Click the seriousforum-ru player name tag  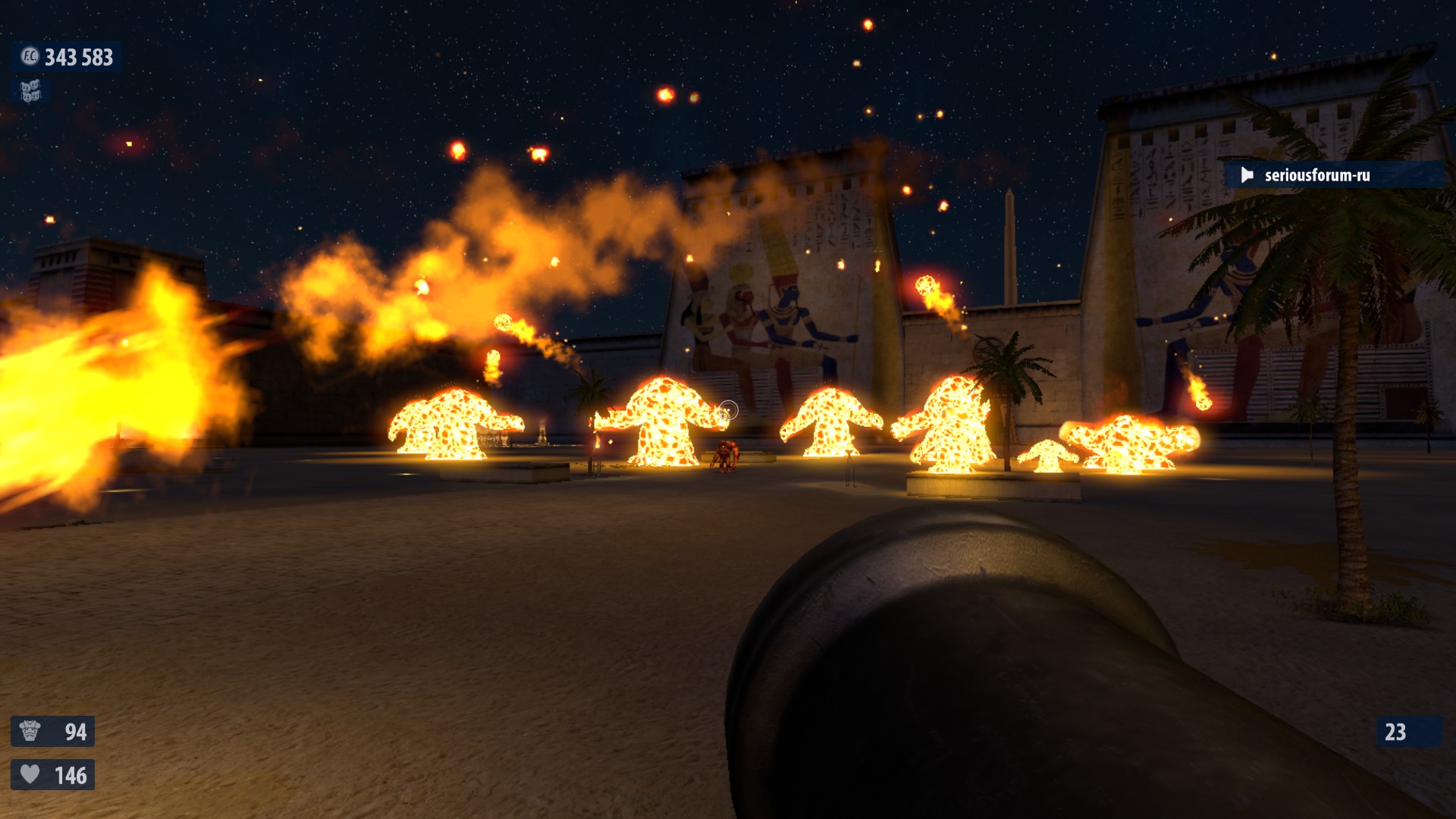pos(1316,175)
